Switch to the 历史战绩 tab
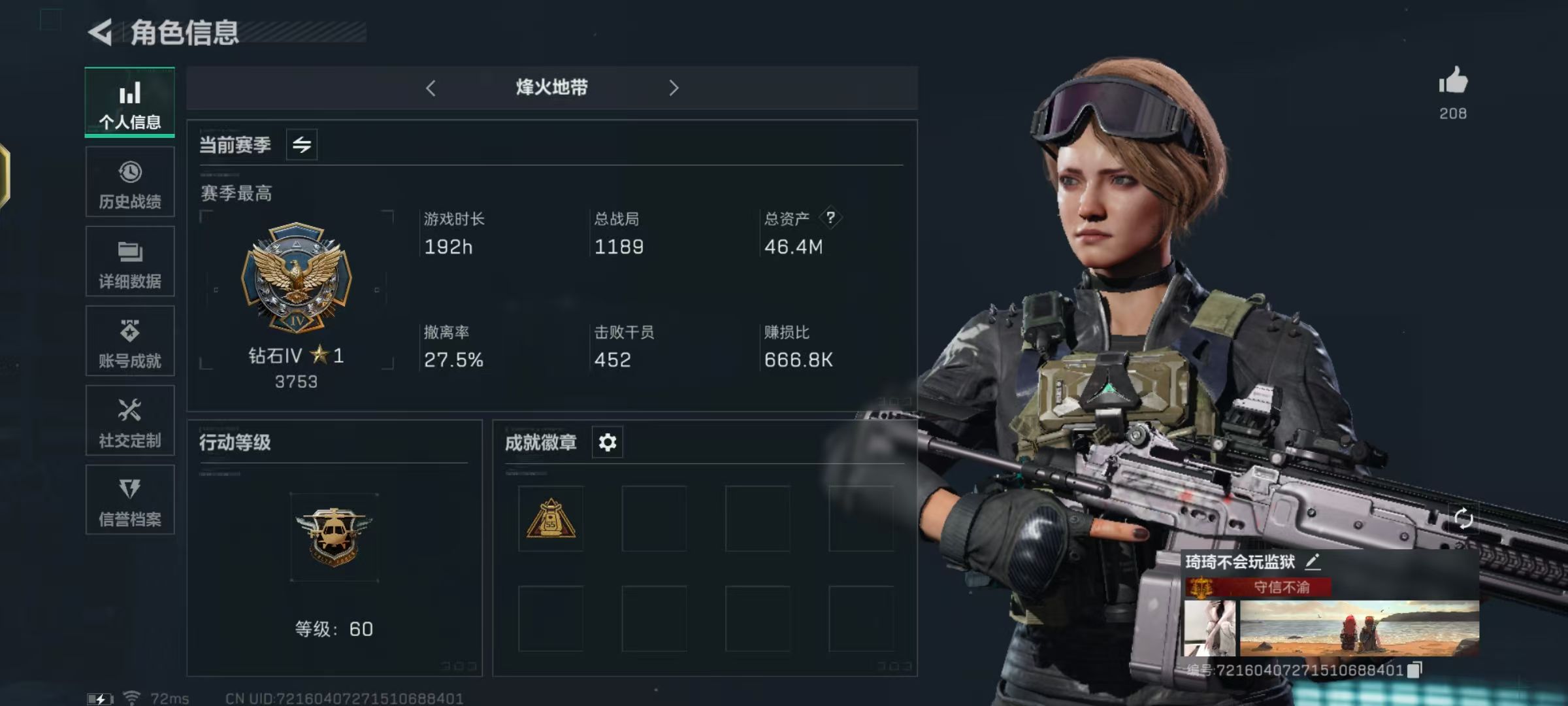This screenshot has height=706, width=1568. (130, 182)
